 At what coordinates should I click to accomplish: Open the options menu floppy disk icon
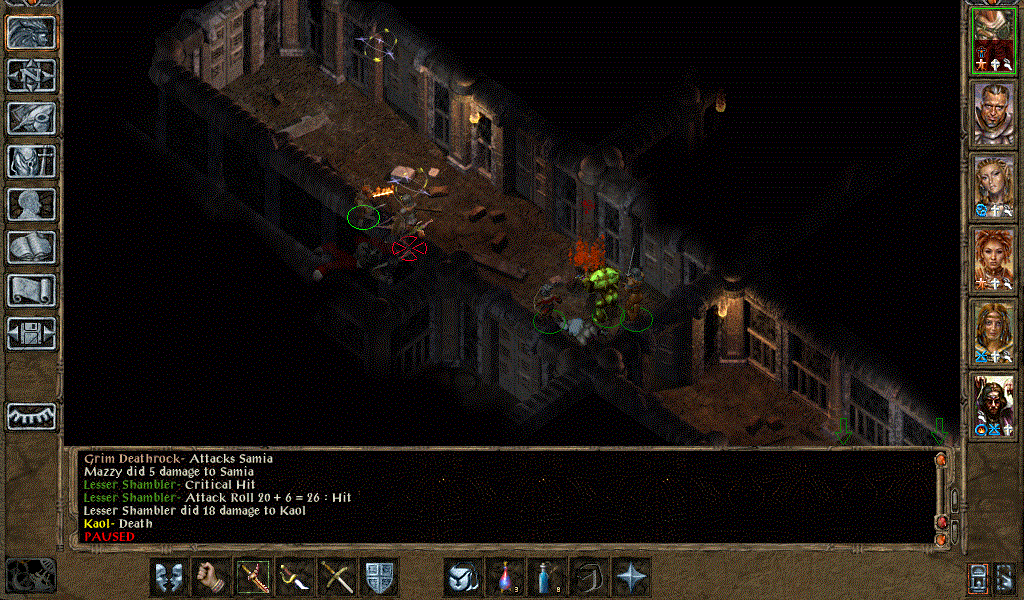coord(31,333)
